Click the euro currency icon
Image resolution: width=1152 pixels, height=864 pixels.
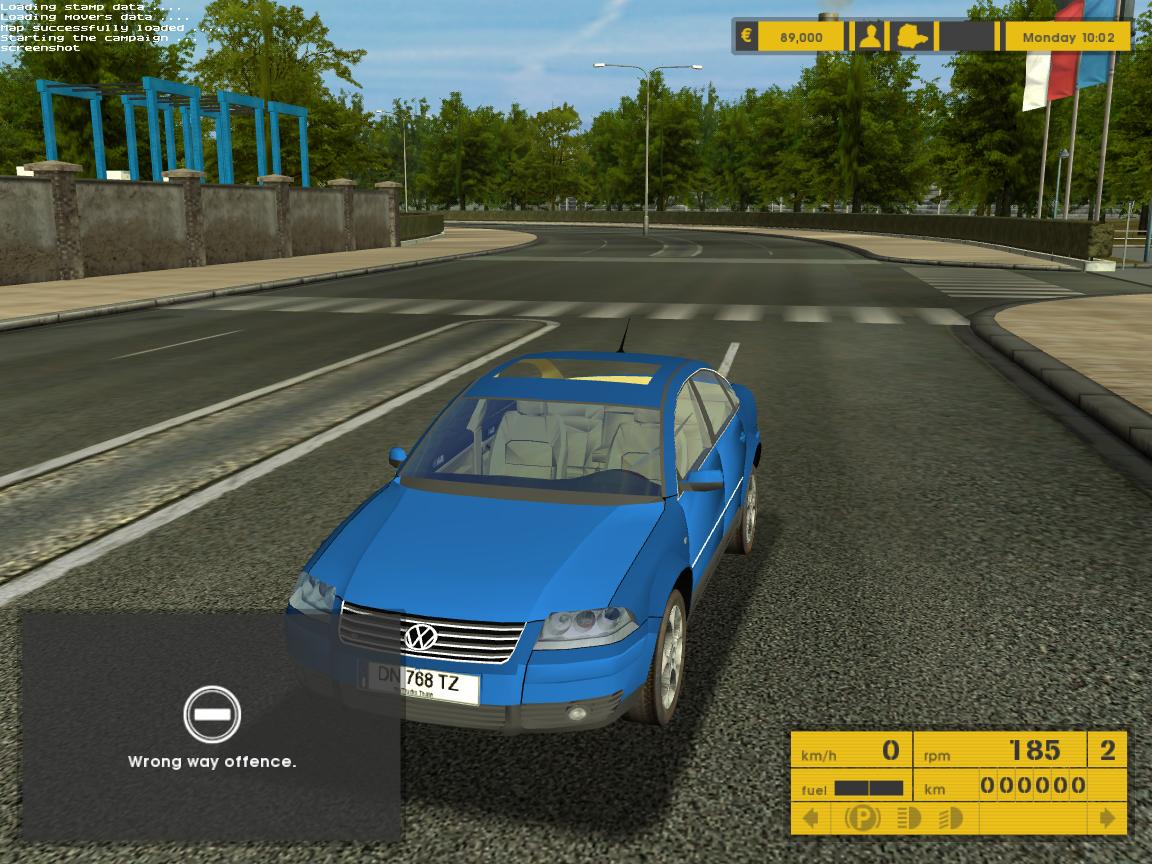pyautogui.click(x=746, y=37)
